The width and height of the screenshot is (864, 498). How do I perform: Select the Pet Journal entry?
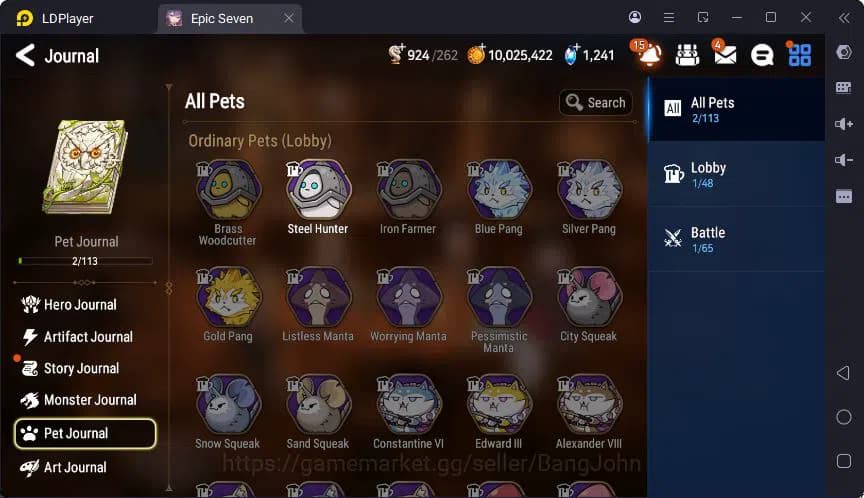(x=85, y=433)
